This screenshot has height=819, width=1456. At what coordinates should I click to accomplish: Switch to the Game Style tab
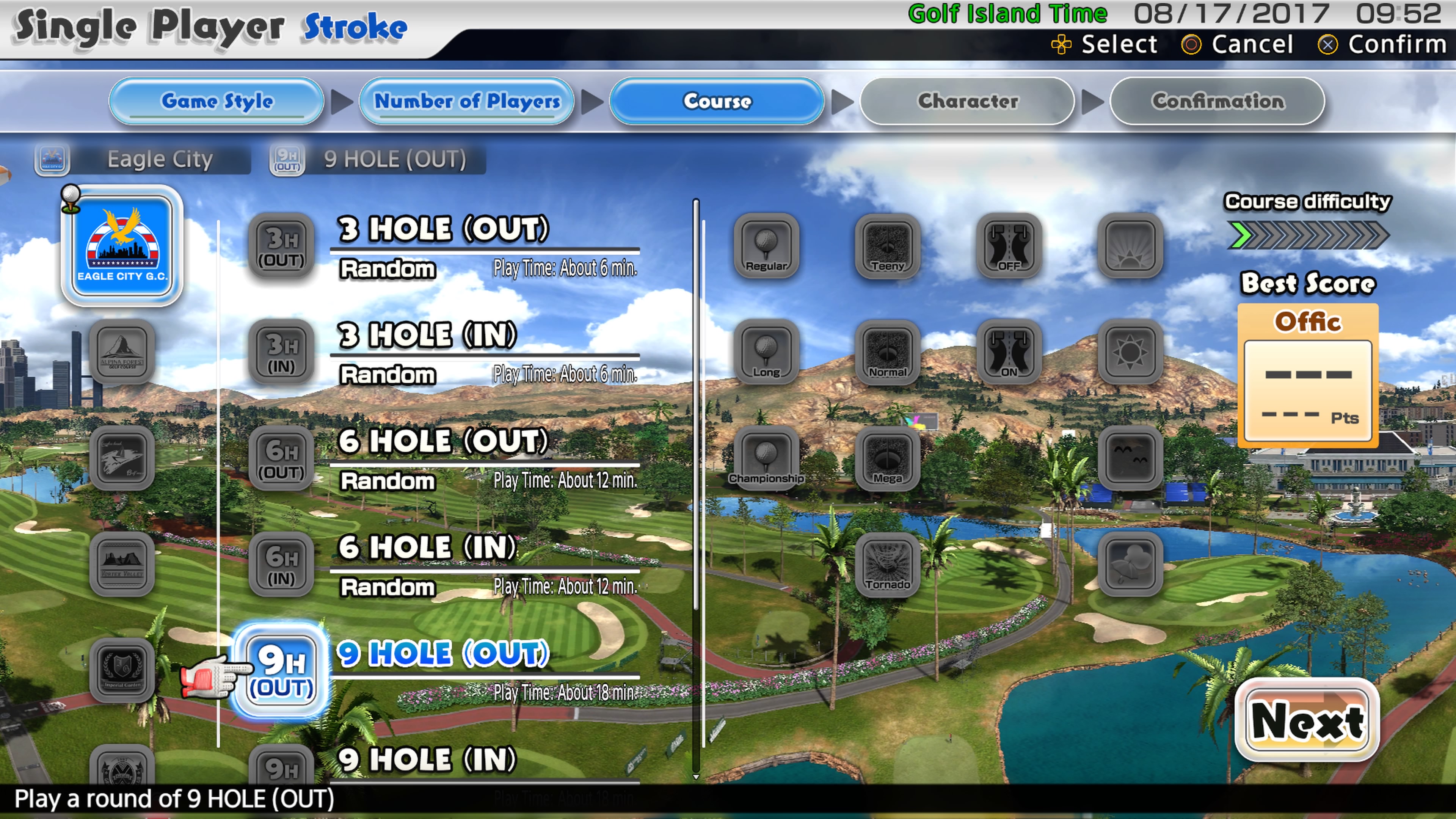pyautogui.click(x=217, y=101)
